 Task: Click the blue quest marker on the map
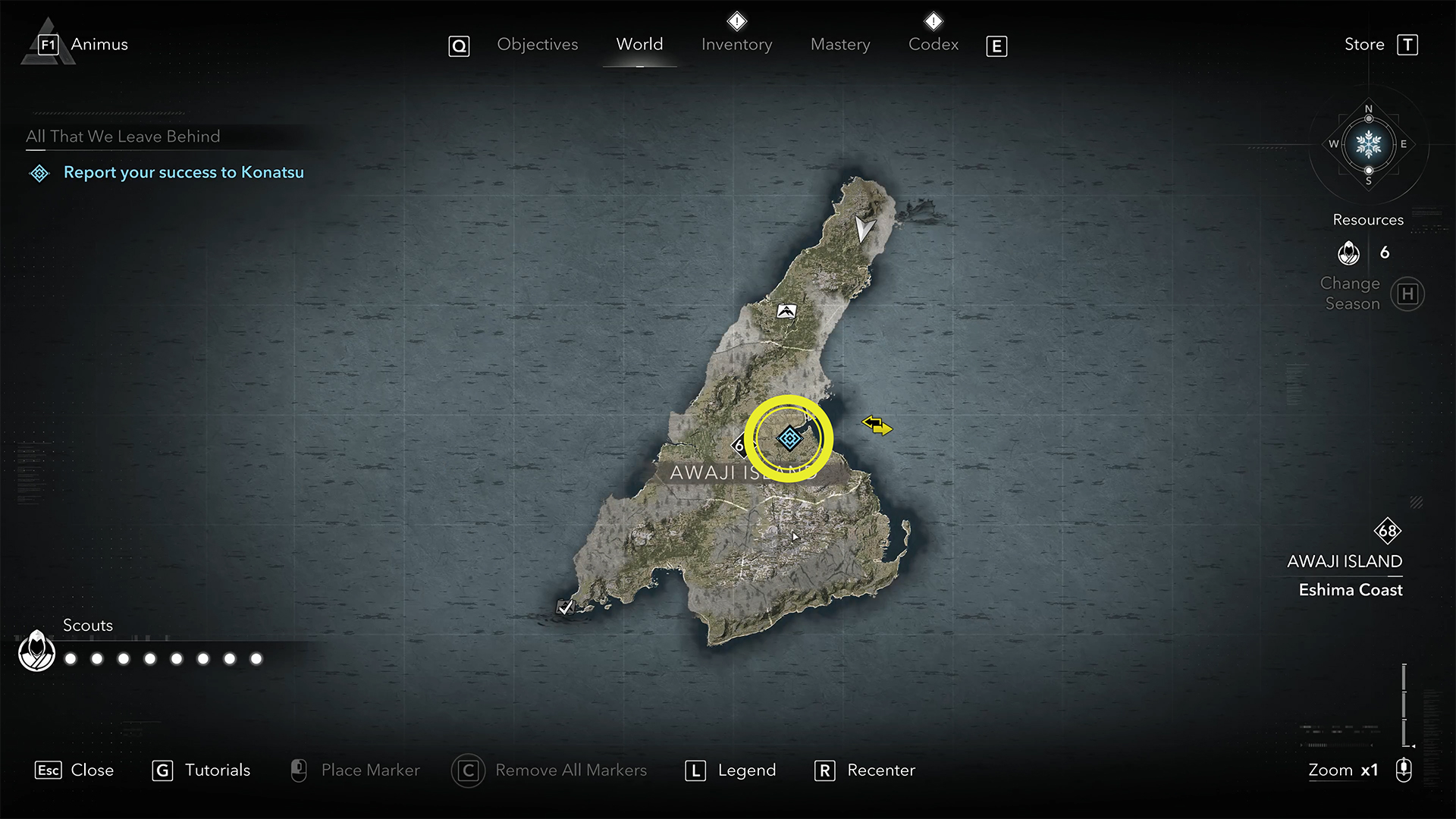pos(789,438)
